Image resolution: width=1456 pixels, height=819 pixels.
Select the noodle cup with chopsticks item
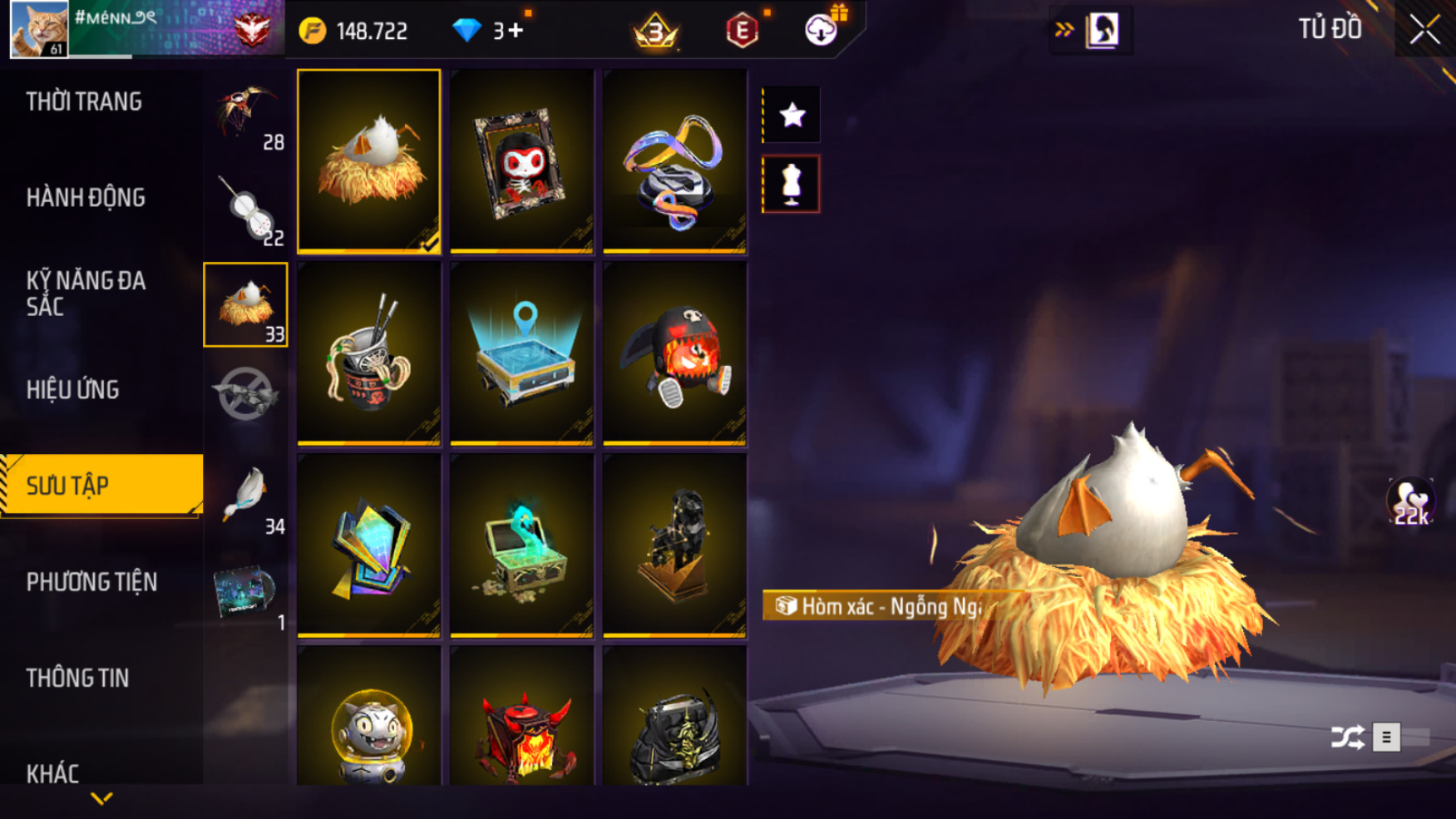point(369,353)
